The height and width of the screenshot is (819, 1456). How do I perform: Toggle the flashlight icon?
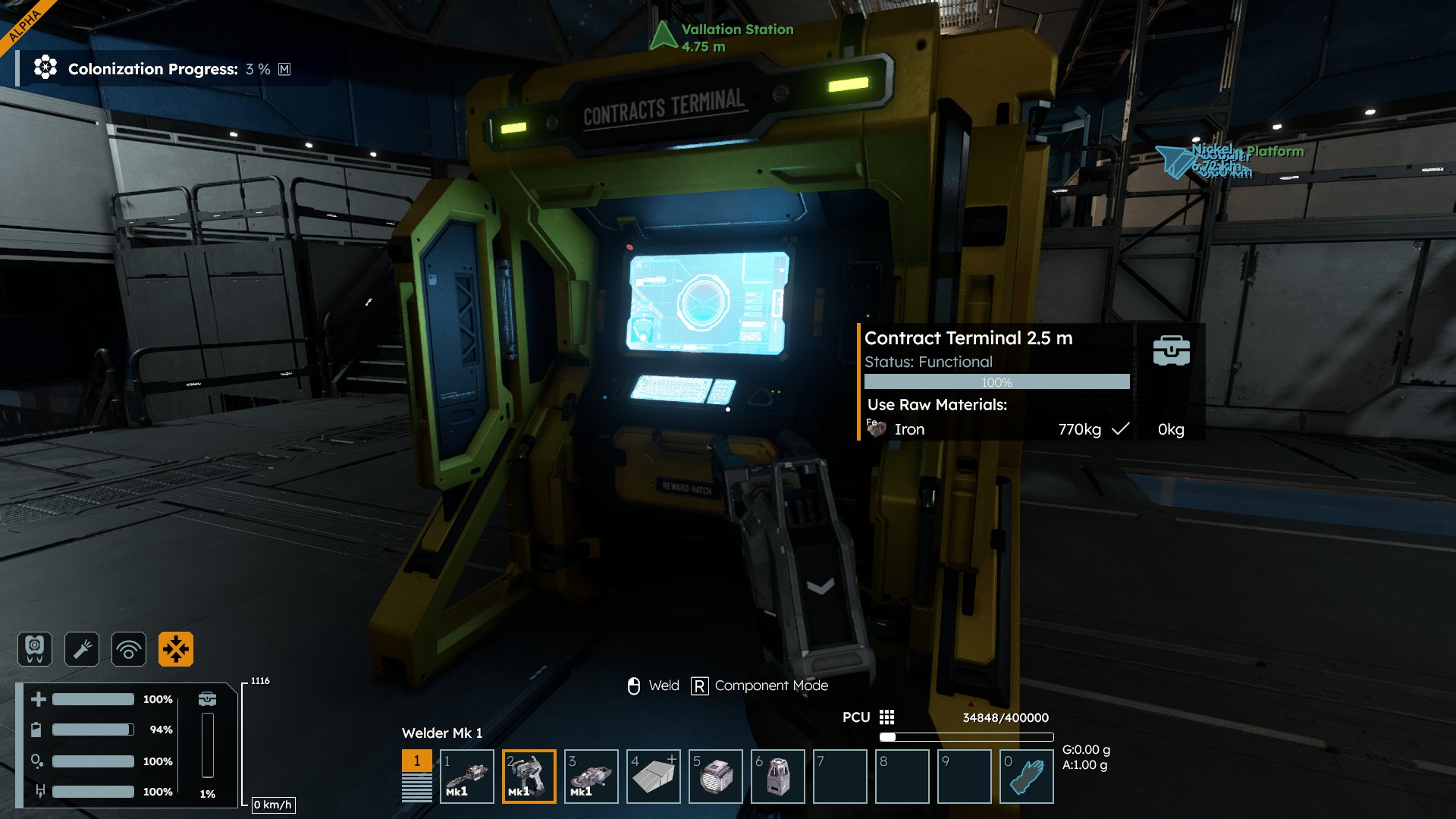point(82,649)
